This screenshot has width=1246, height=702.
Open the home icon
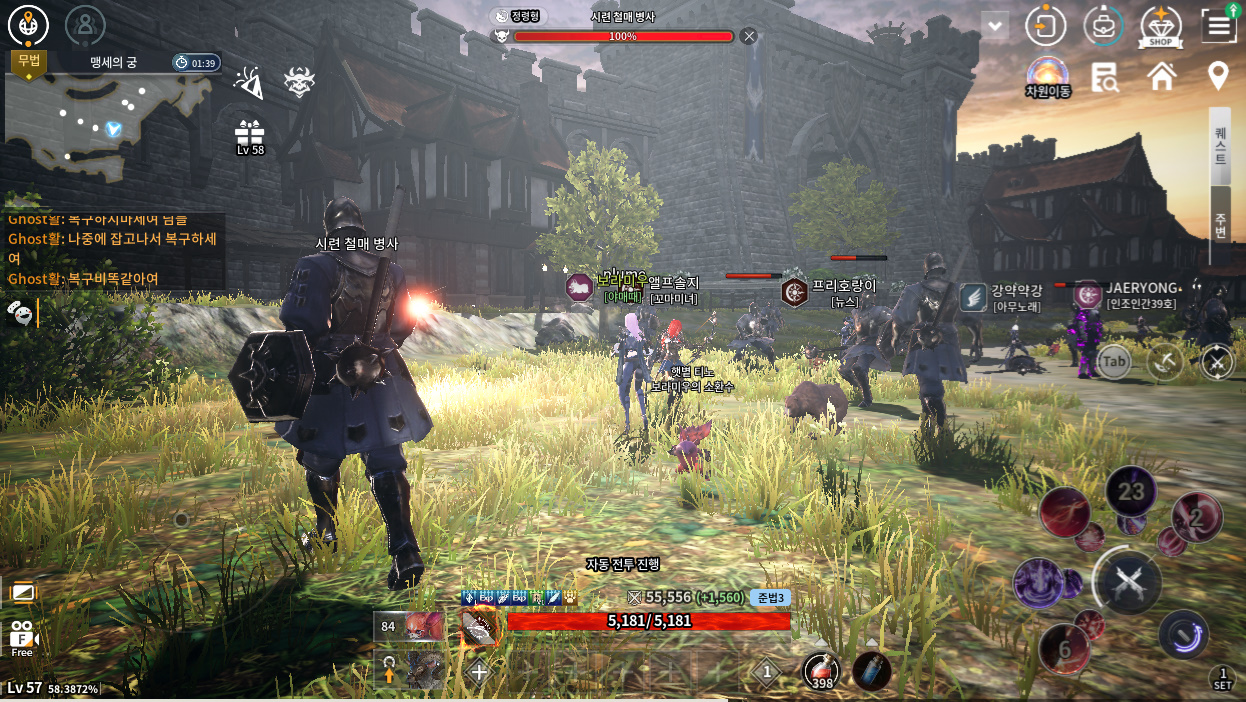(1161, 76)
